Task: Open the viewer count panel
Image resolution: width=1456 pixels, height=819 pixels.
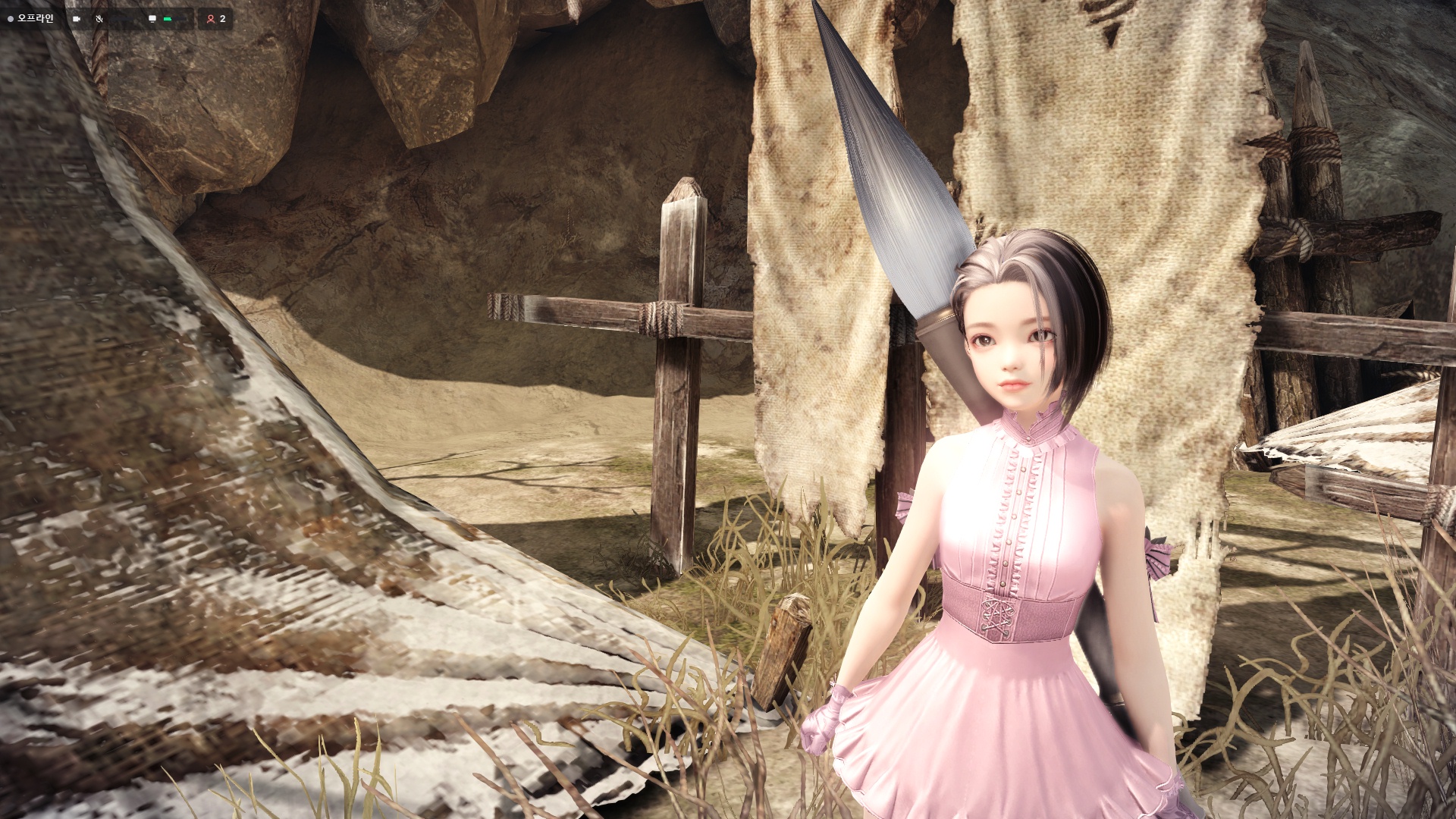Action: point(216,19)
